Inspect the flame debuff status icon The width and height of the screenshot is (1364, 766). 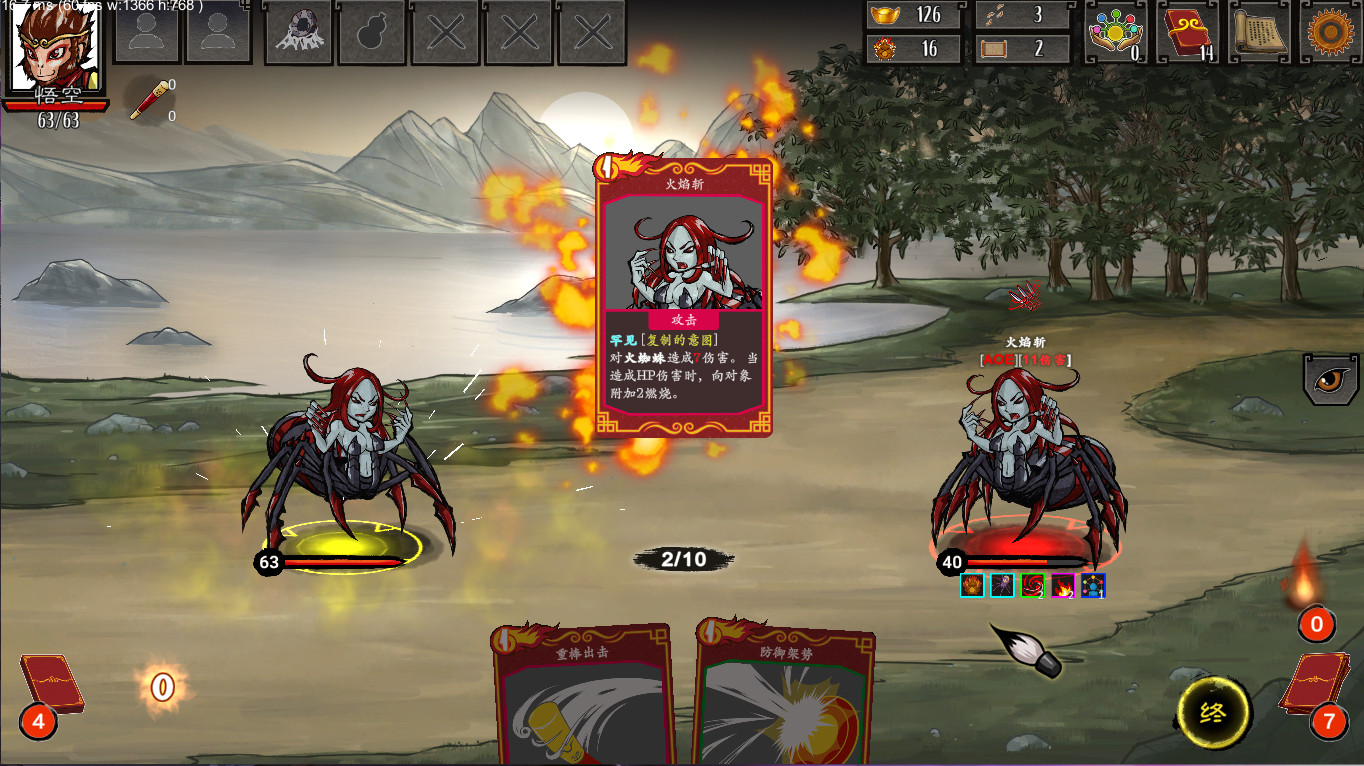pos(1063,586)
